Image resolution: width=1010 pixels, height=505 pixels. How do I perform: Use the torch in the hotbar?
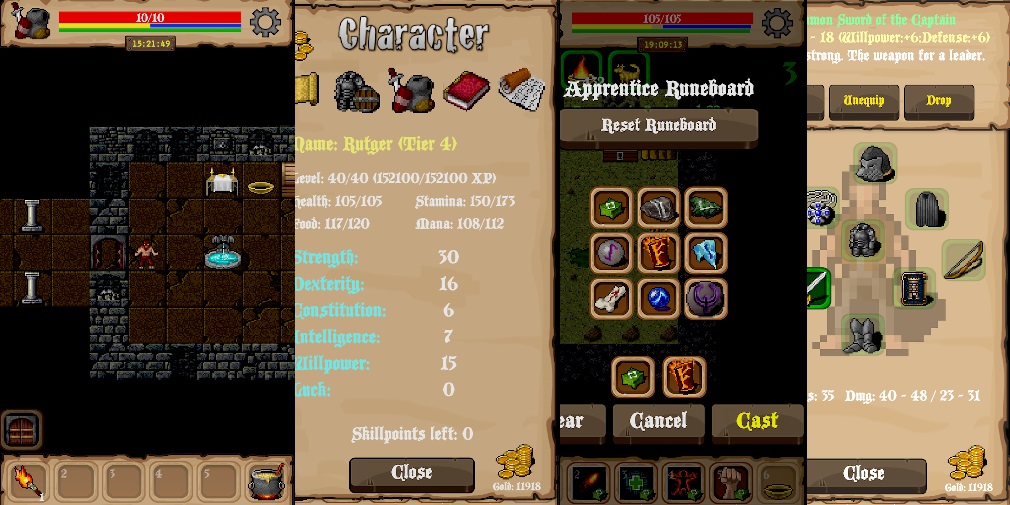coord(26,481)
